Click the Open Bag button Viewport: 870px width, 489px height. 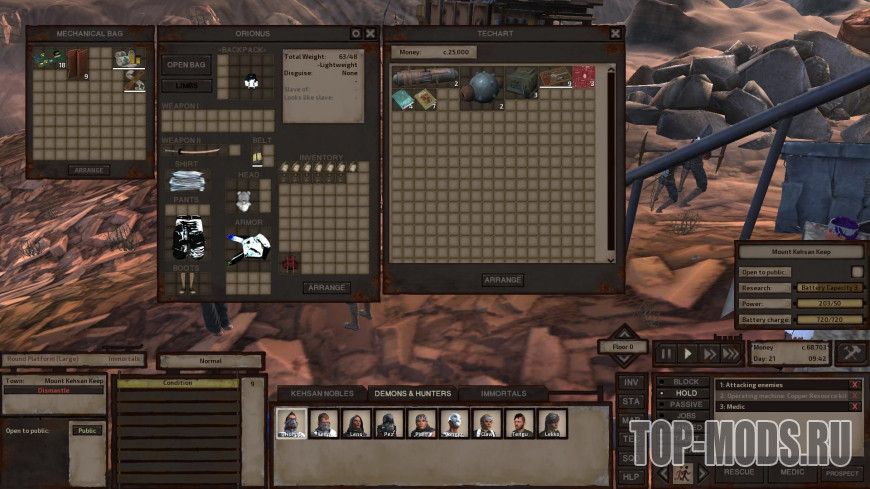(x=187, y=65)
